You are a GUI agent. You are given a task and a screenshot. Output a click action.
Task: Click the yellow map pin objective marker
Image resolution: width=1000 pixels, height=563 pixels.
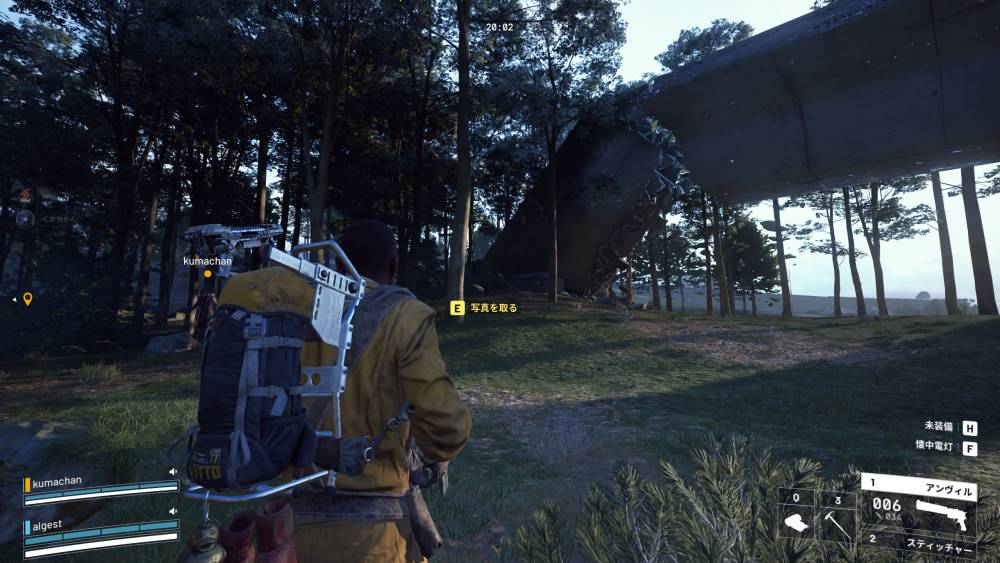point(28,298)
